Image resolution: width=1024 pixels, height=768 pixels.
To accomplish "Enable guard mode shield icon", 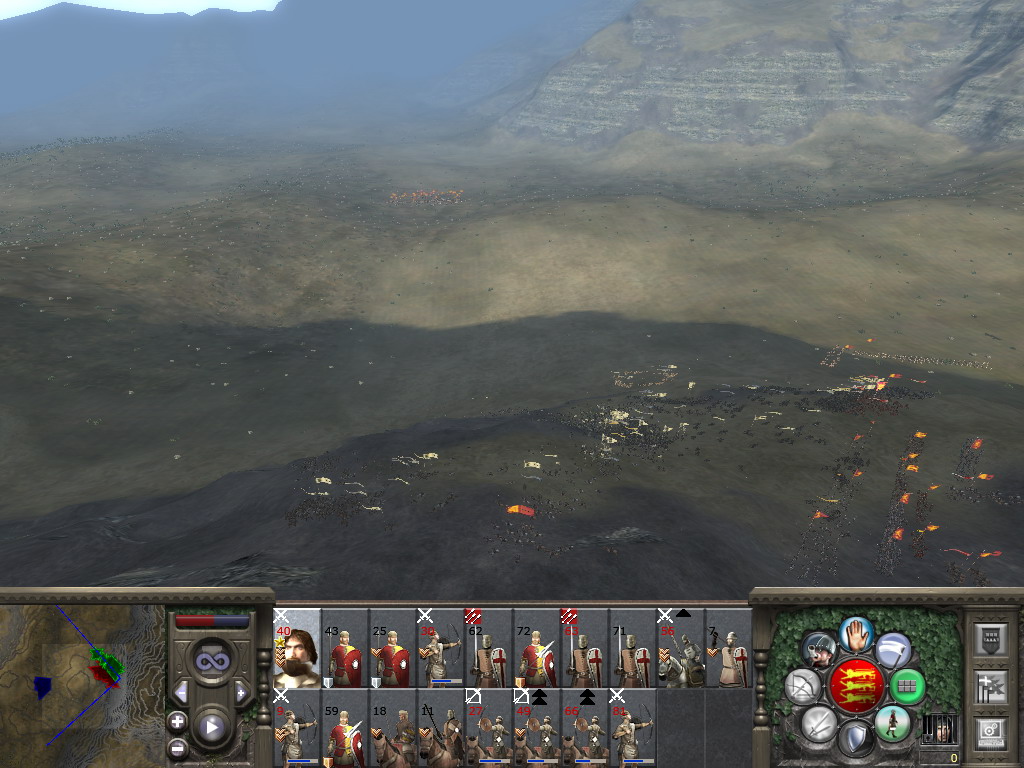I will (x=855, y=741).
